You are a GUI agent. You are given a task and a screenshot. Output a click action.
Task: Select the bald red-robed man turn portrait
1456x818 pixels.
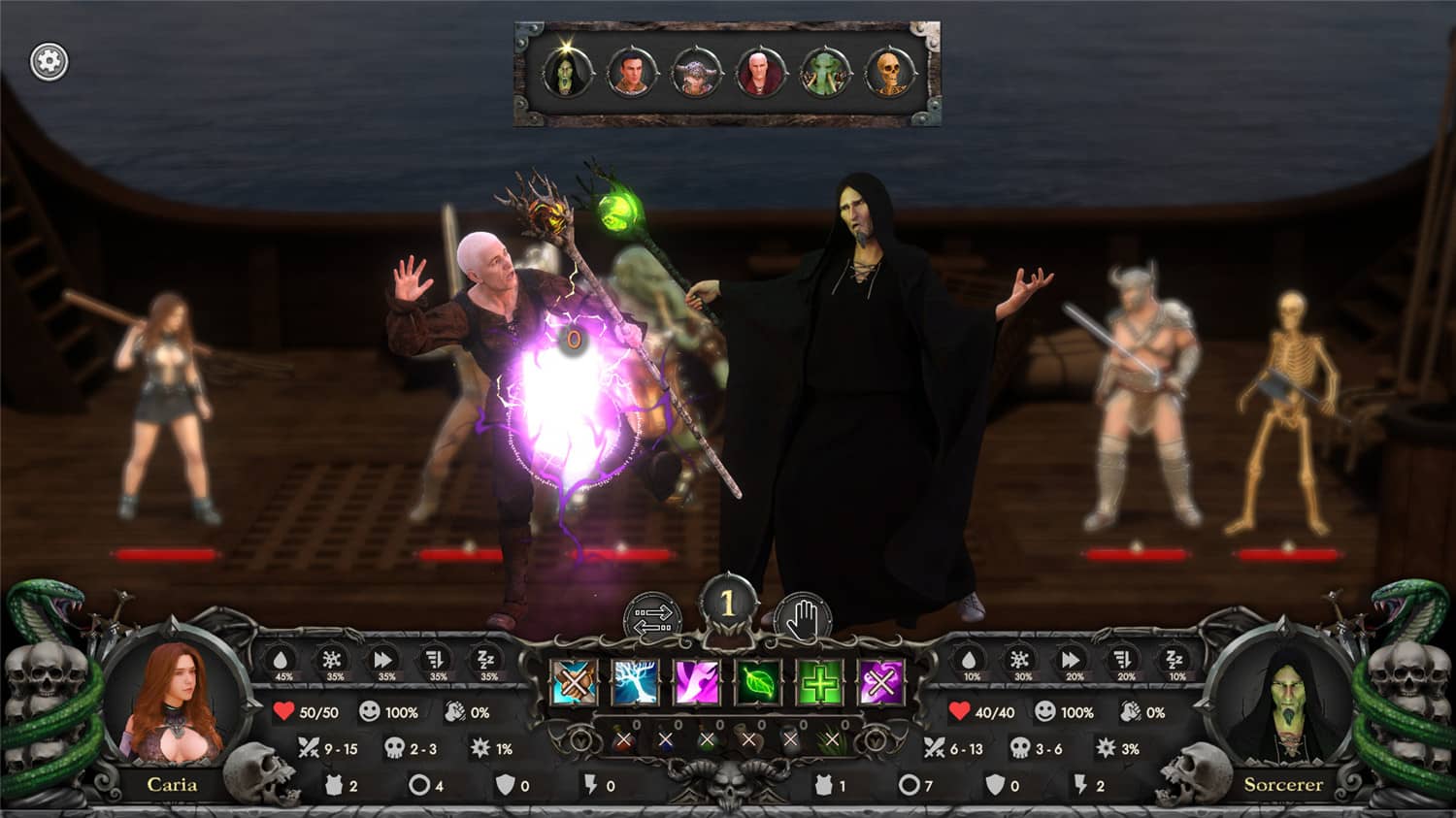[x=760, y=73]
